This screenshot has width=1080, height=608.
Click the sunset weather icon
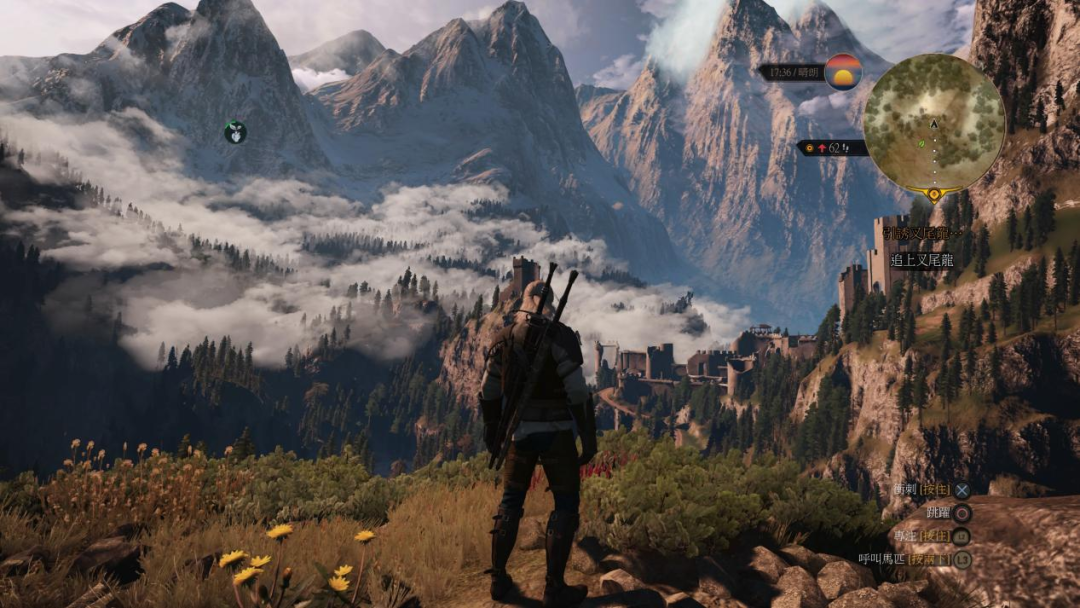point(843,72)
